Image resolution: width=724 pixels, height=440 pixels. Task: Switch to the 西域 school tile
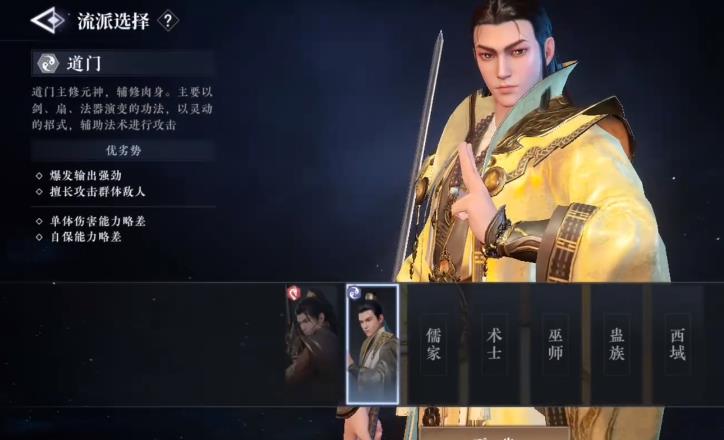[678, 343]
